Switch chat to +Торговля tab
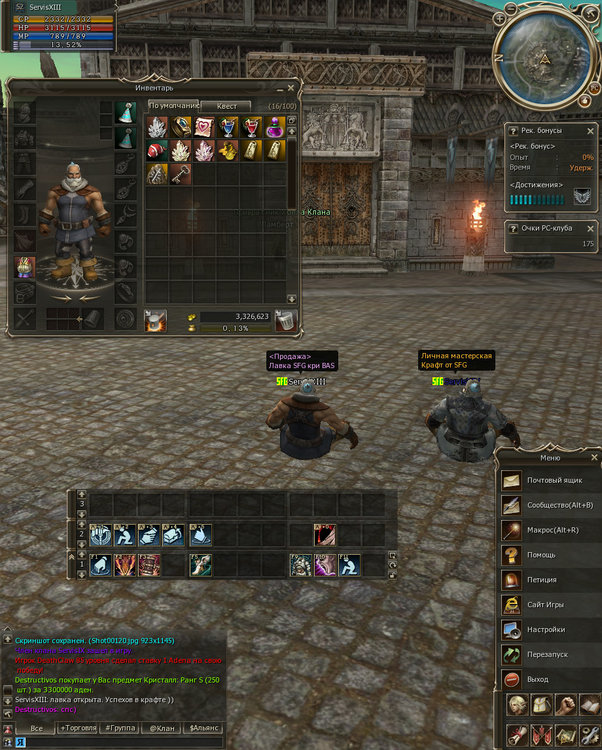The height and width of the screenshot is (750, 602). pyautogui.click(x=80, y=728)
